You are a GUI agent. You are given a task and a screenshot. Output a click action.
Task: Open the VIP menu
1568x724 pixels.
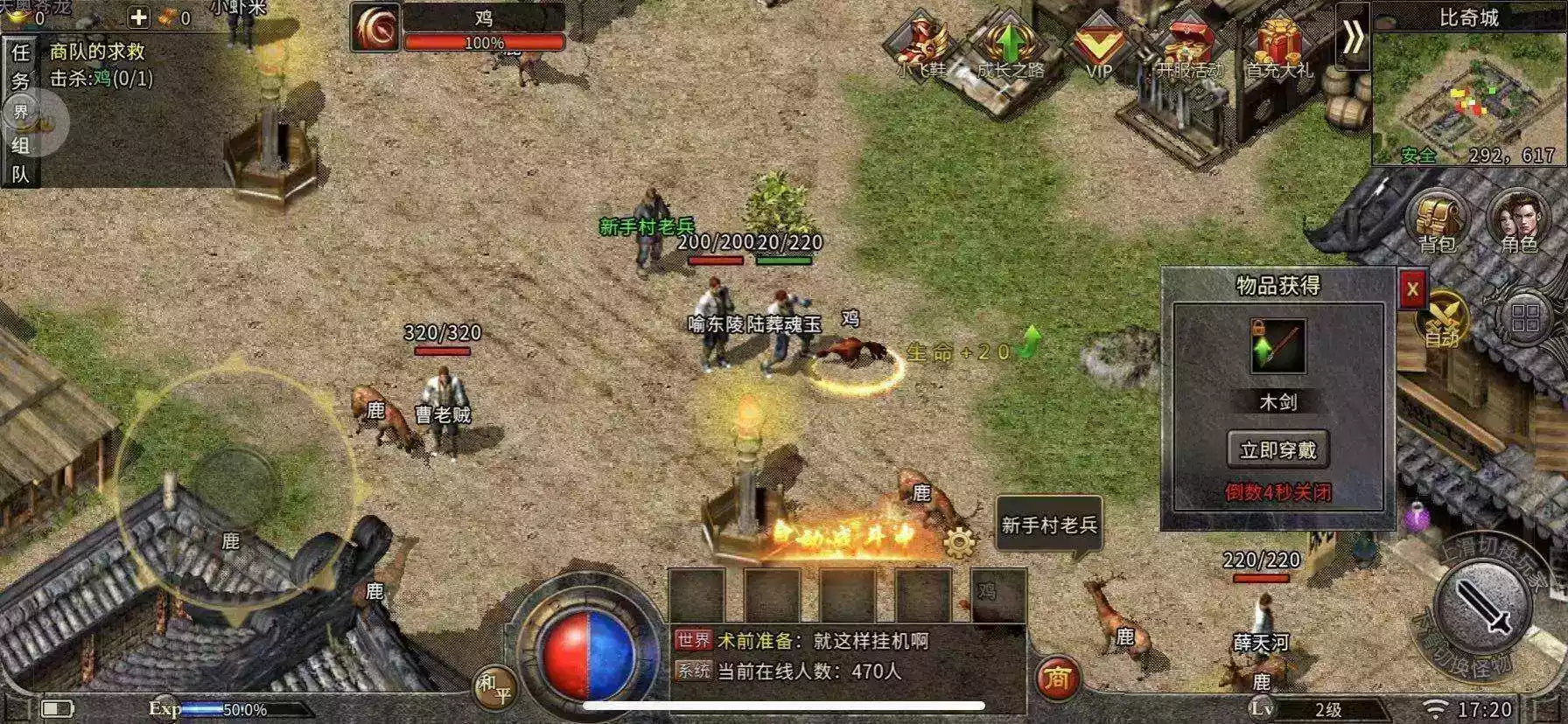point(1098,45)
